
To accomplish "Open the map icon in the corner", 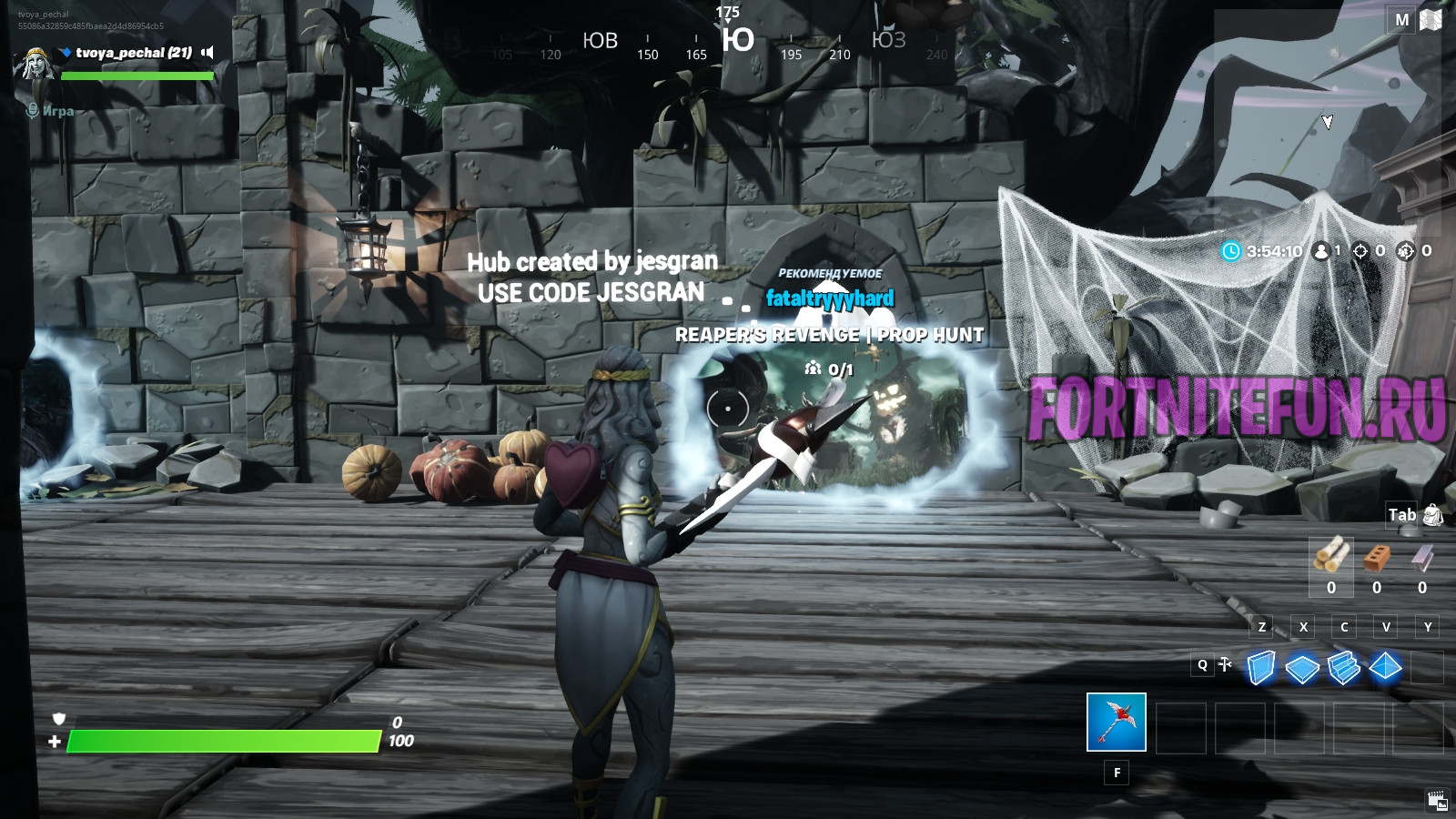I will [1431, 20].
